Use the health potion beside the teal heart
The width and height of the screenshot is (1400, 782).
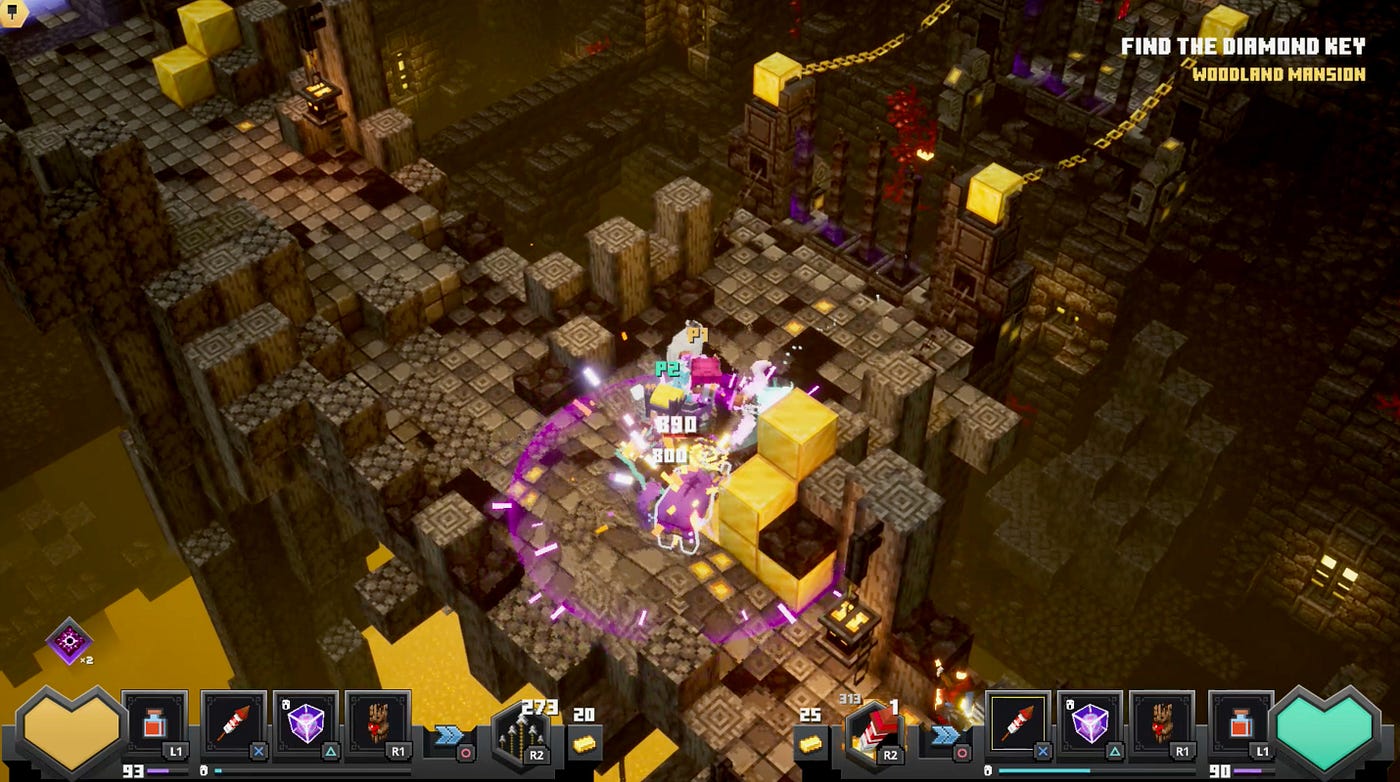point(1241,723)
